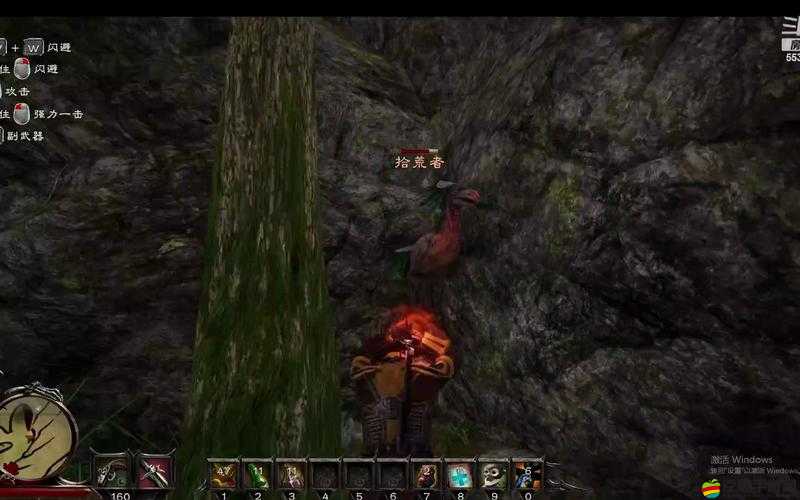This screenshot has width=800, height=500.
Task: Click the round character portrait emblem
Action: point(36,432)
